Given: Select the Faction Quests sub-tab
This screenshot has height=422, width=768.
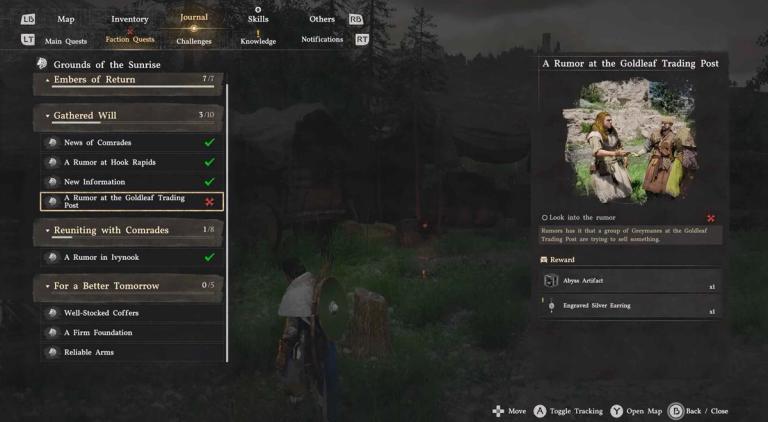Looking at the screenshot, I should [130, 40].
